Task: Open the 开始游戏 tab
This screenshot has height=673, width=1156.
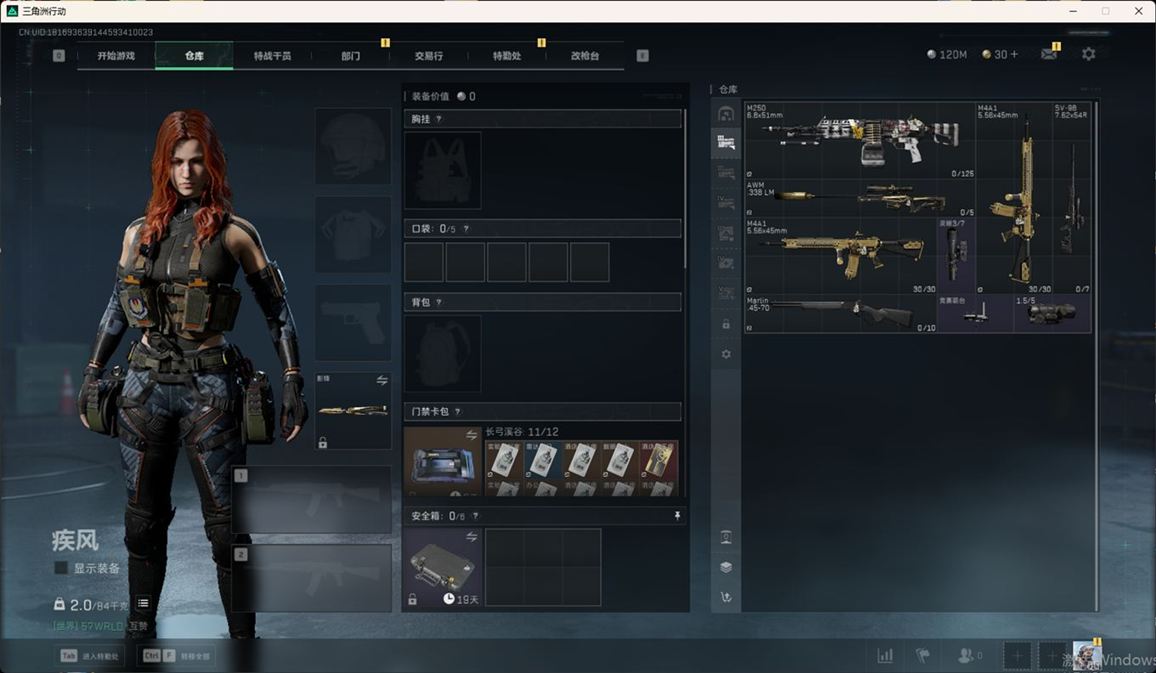Action: [116, 56]
